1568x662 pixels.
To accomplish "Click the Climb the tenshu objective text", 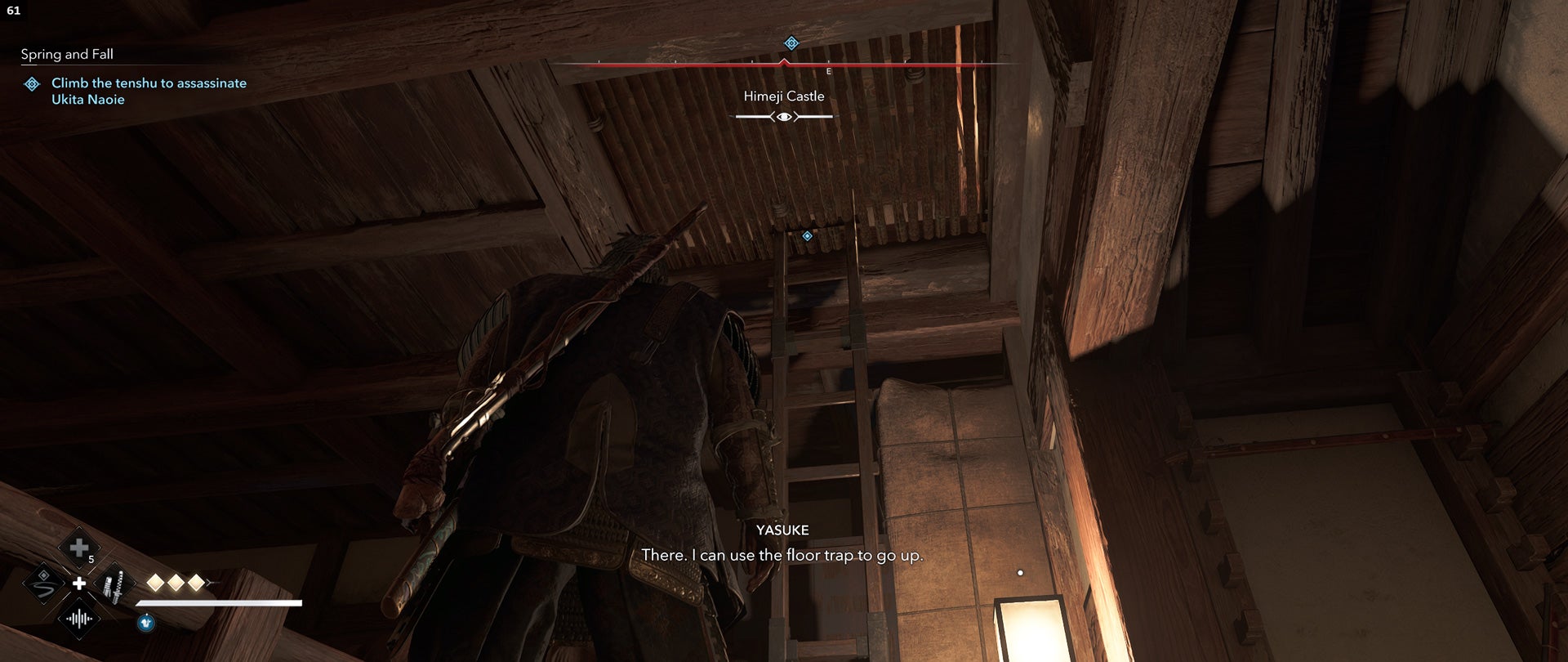I will 149,91.
